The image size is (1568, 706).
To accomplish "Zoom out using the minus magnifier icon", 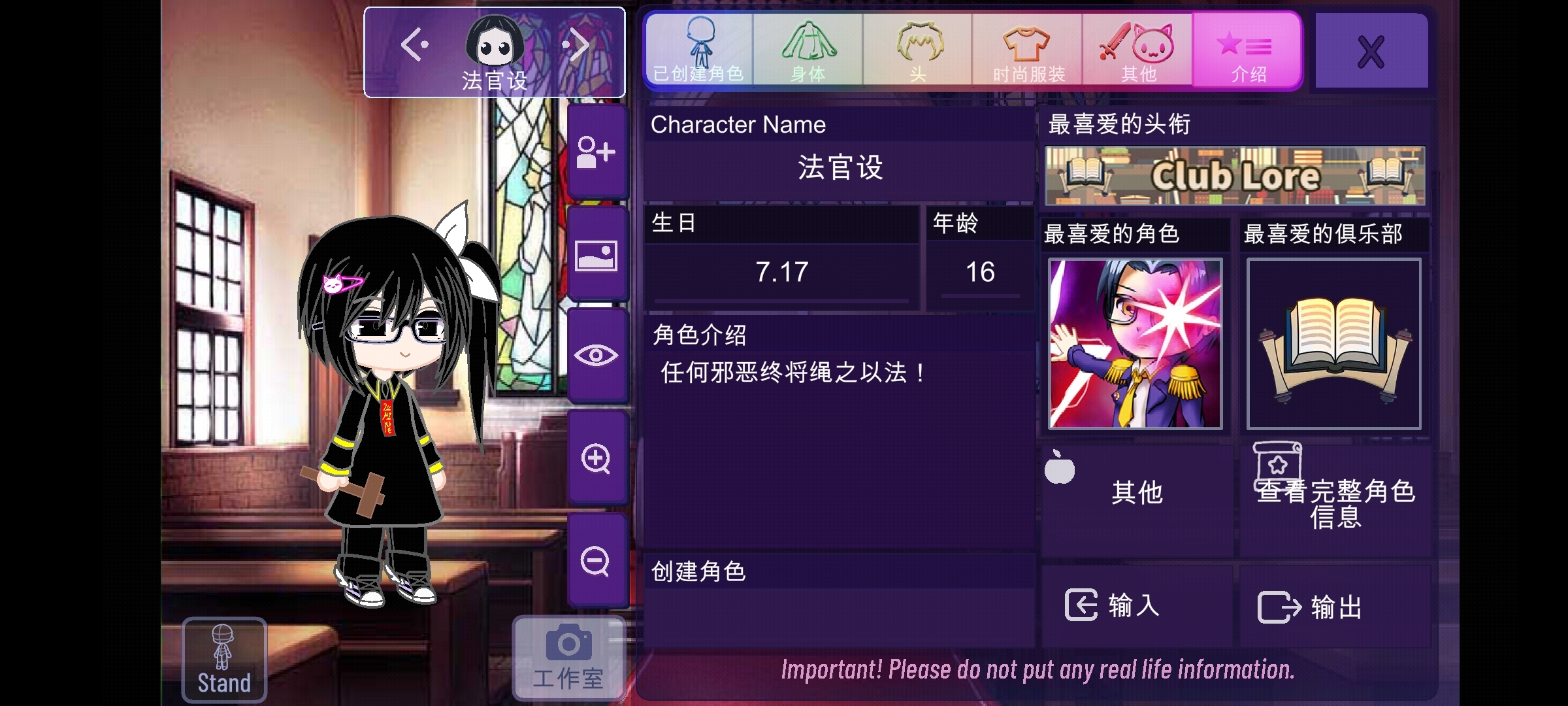I will tap(596, 559).
